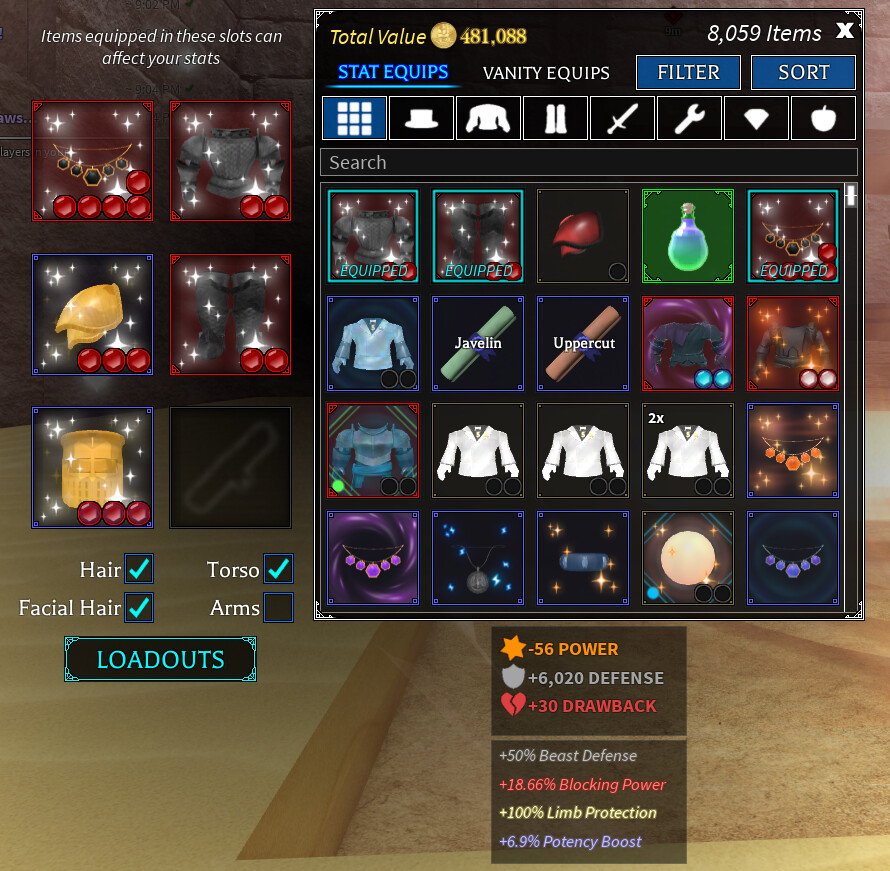Show all item categories grid

click(x=354, y=118)
